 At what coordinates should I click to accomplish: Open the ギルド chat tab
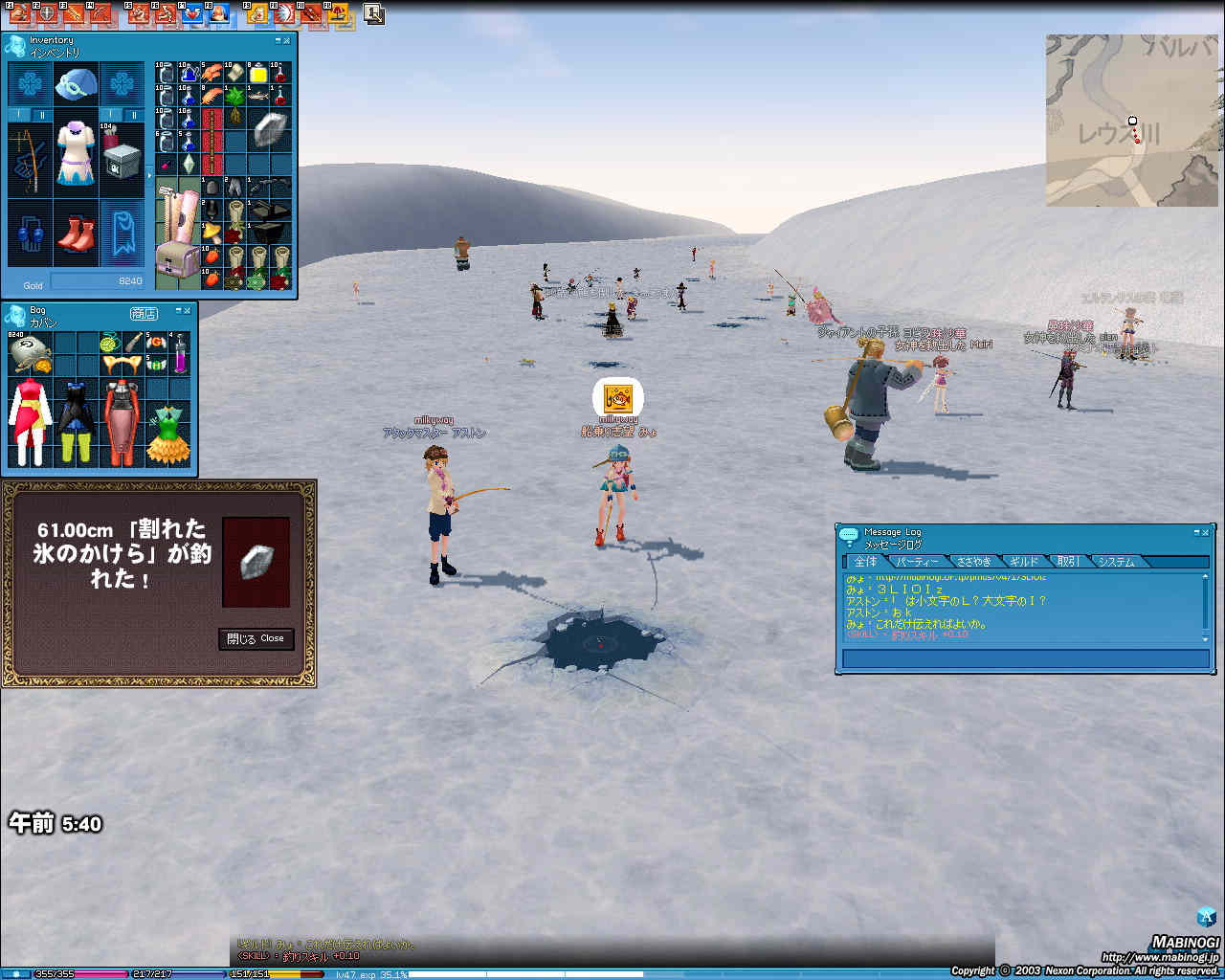pyautogui.click(x=1023, y=562)
